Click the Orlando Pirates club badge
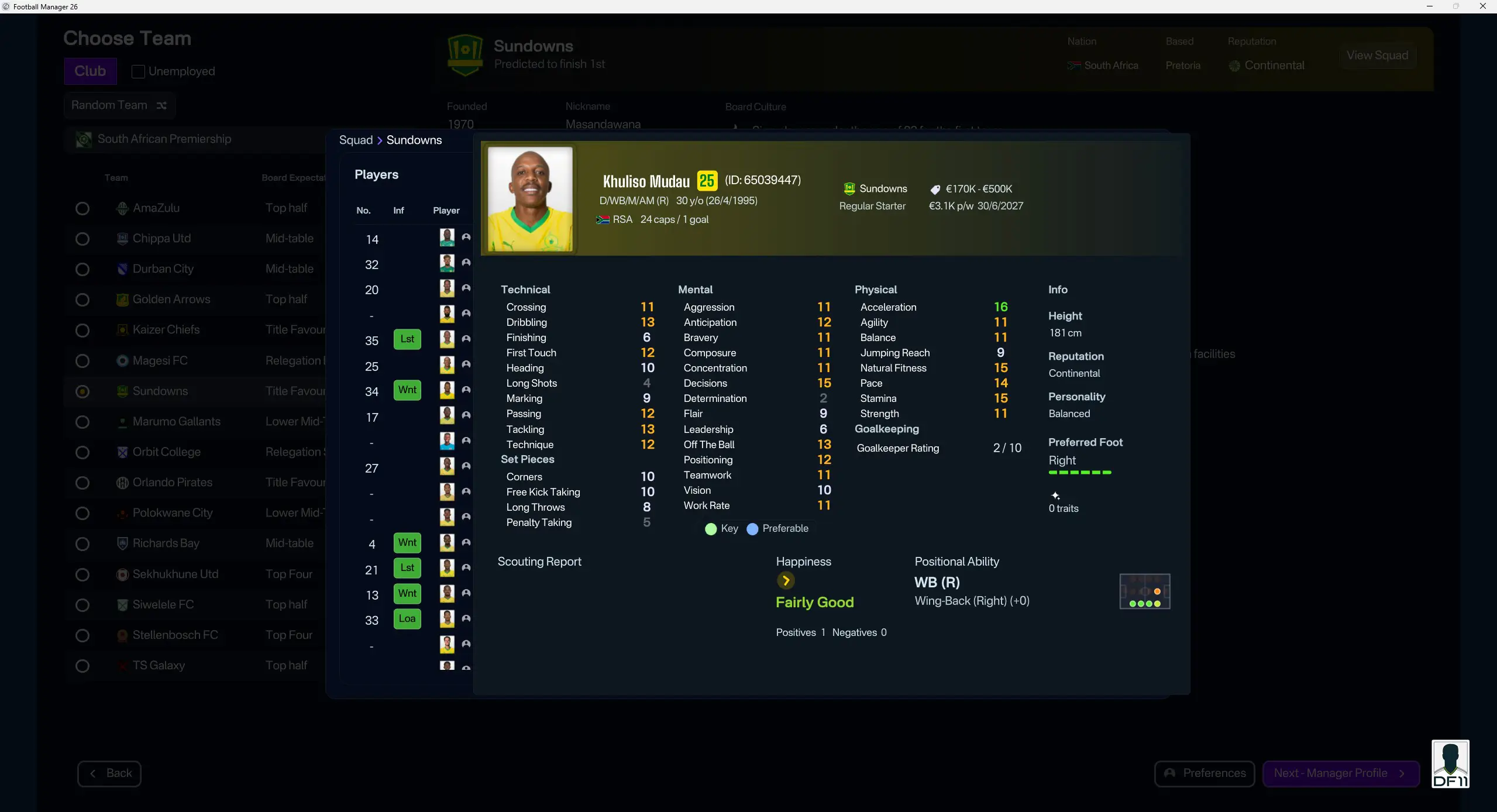Viewport: 1497px width, 812px height. 122,482
